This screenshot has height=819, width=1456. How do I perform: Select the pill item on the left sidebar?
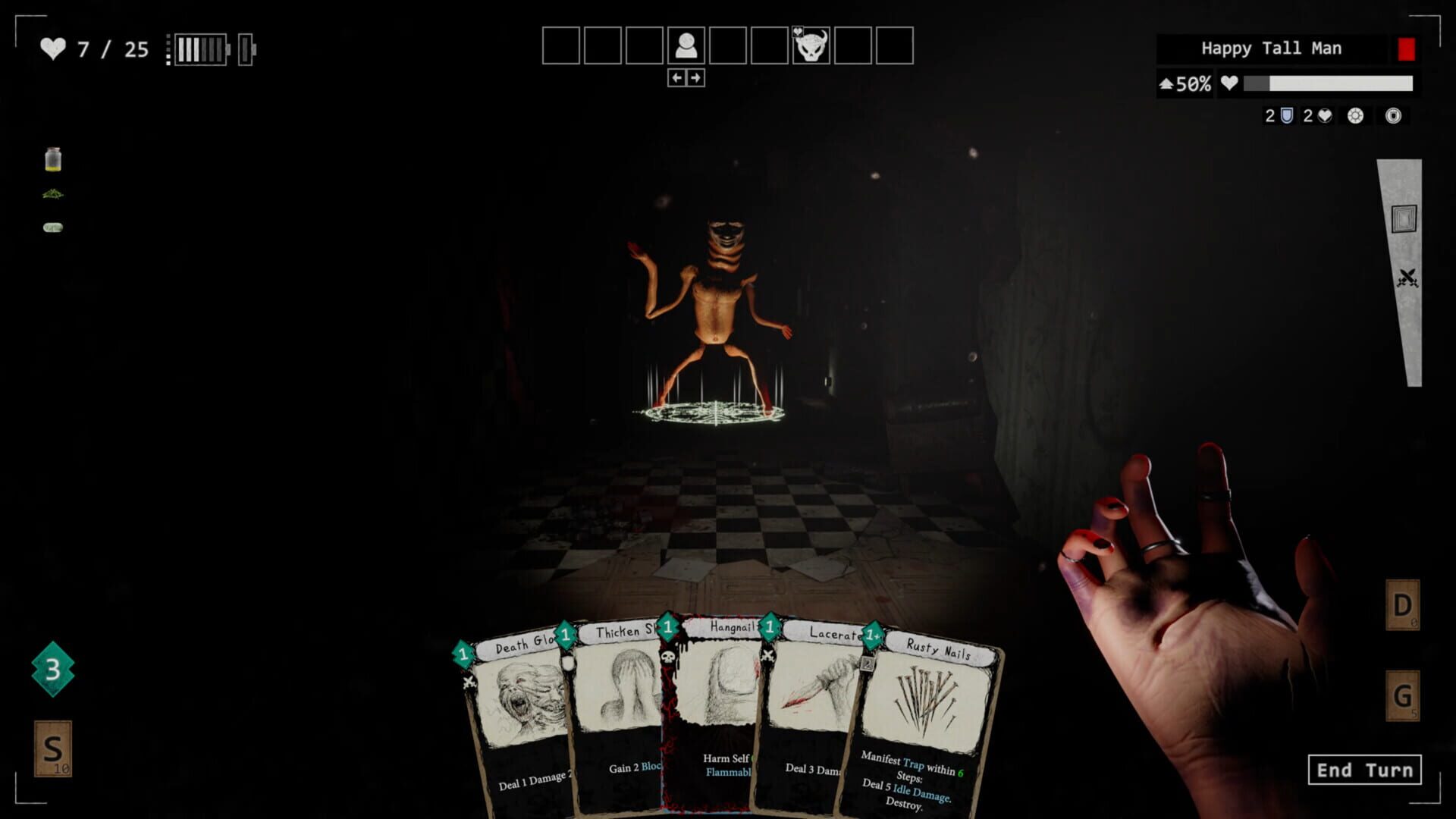52,226
